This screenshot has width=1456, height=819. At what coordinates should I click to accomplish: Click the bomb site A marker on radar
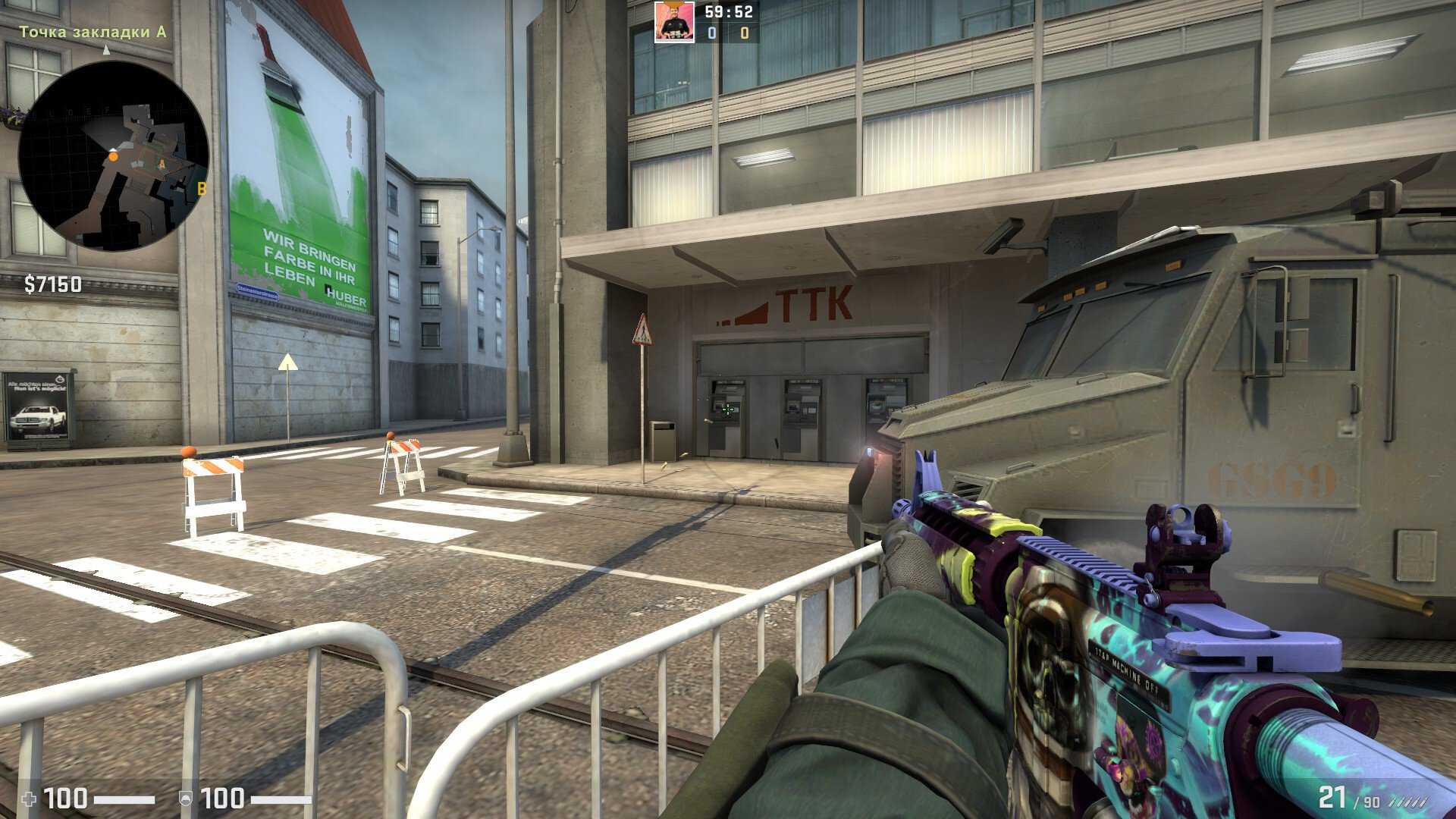coord(162,163)
